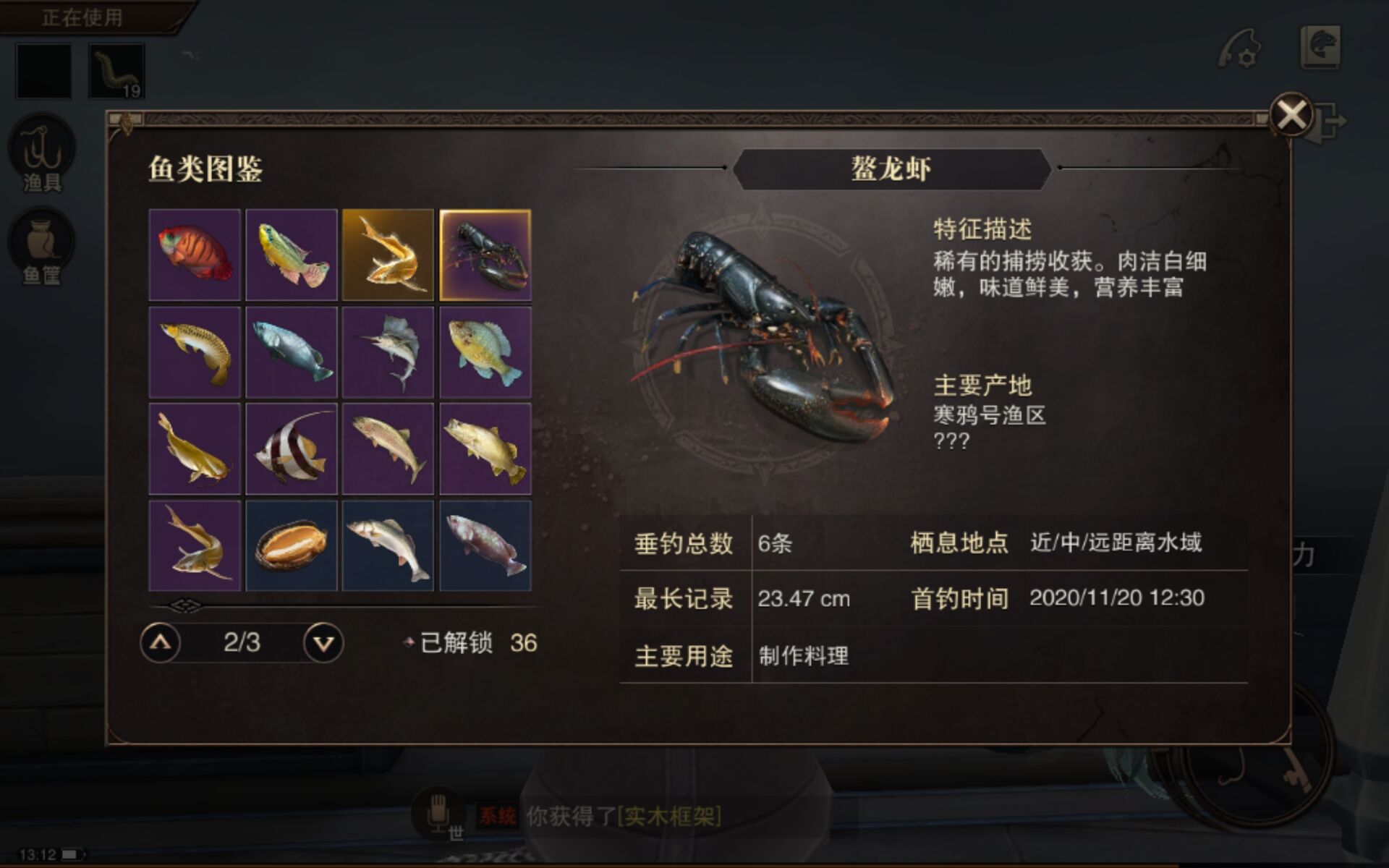Select the red wrasse fish thumbnail
This screenshot has height=868, width=1389.
point(194,255)
